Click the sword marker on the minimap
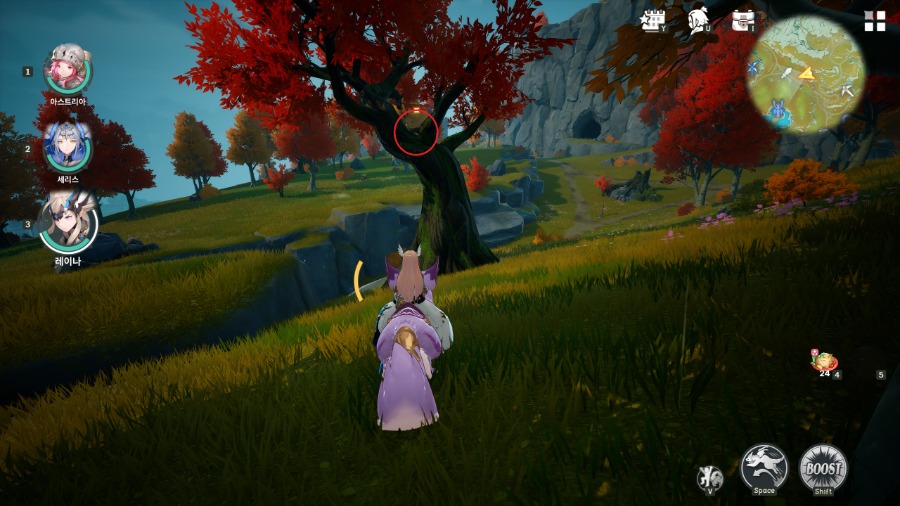Viewport: 900px width, 506px height. pos(787,74)
